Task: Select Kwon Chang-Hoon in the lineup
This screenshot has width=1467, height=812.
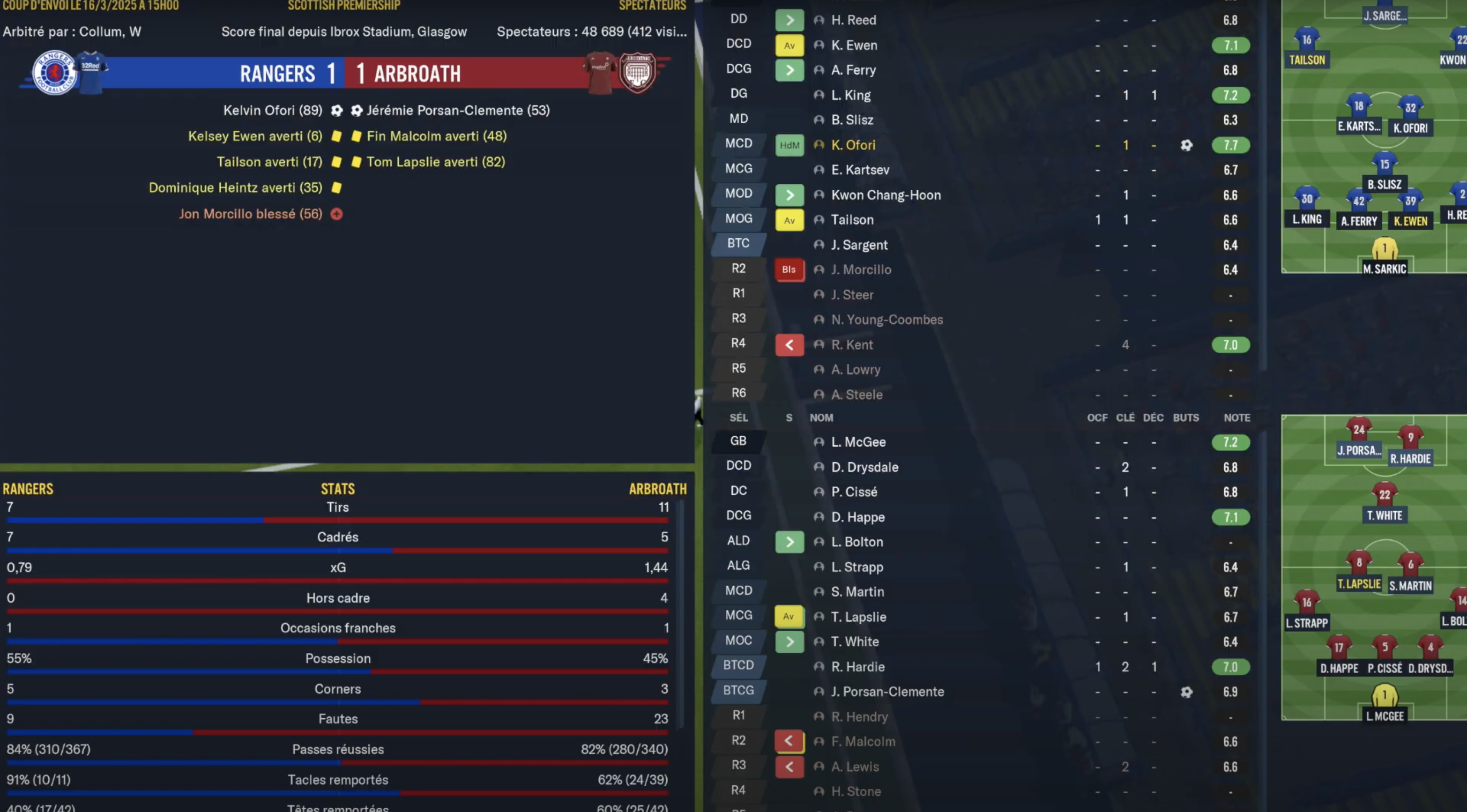Action: [x=885, y=195]
